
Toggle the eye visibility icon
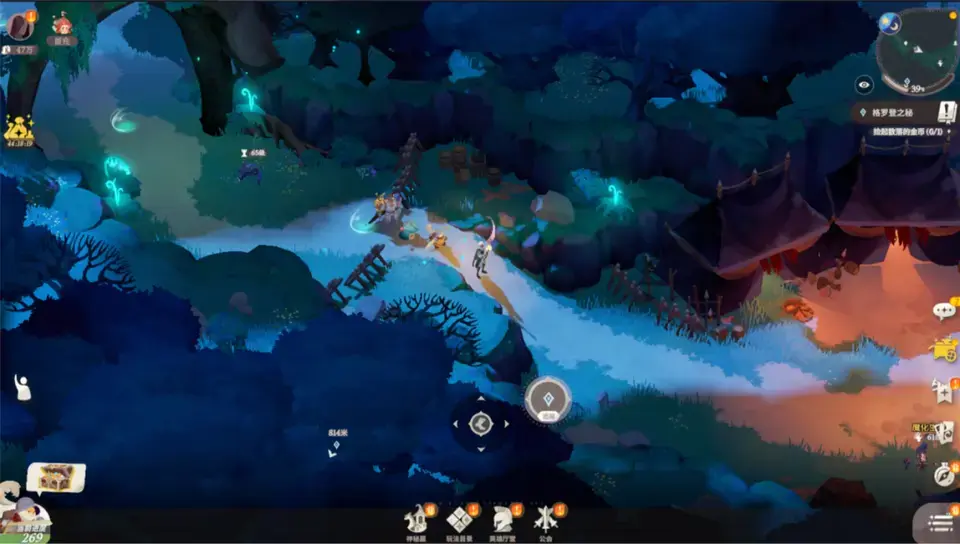pos(864,86)
